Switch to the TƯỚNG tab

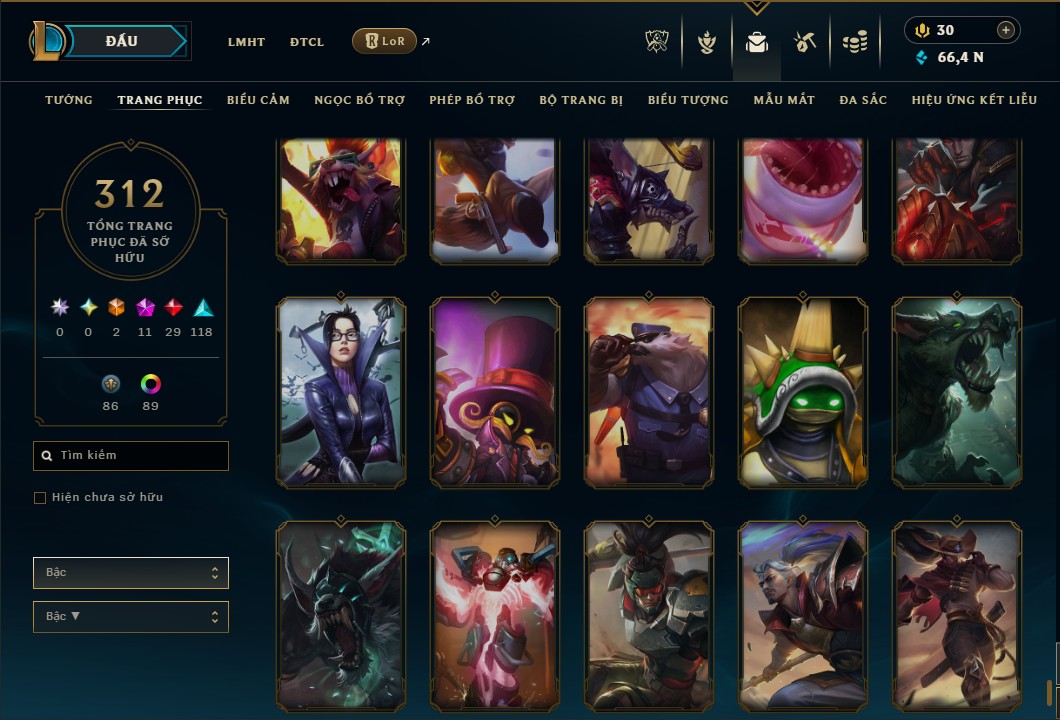point(69,100)
